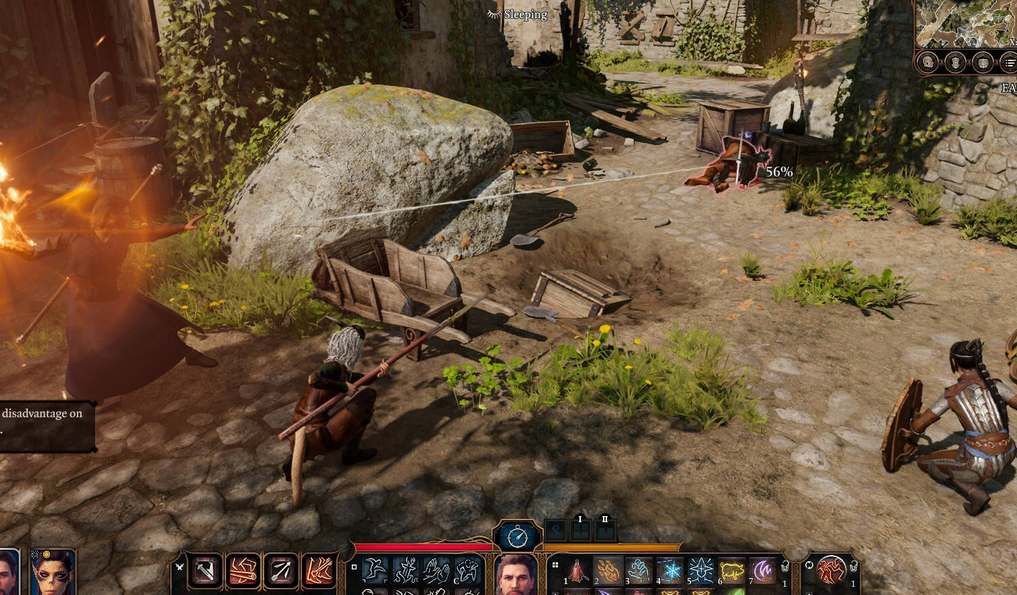Select the Jump common action icon
1017x595 pixels.
tap(375, 571)
